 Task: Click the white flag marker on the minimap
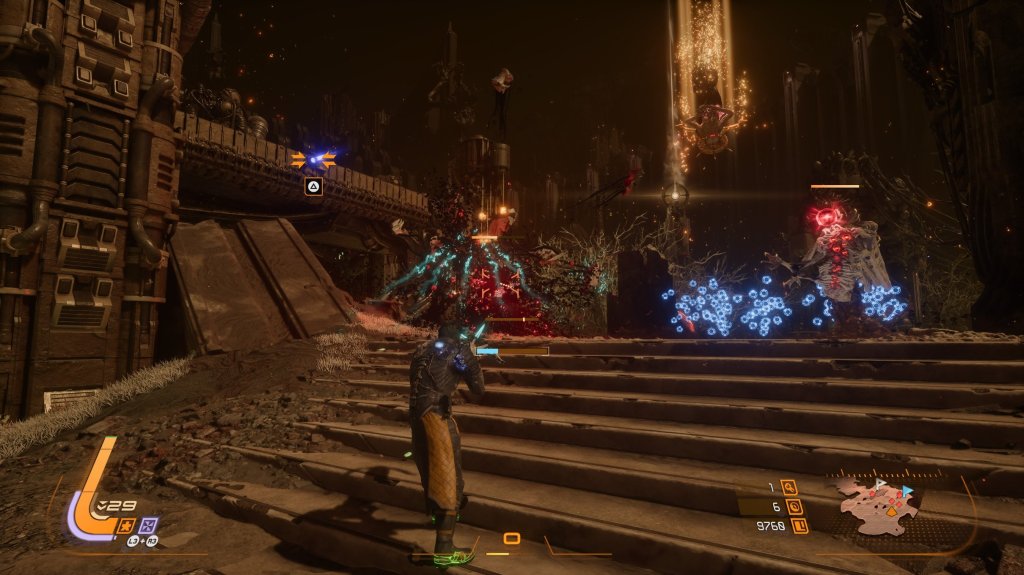coord(880,484)
